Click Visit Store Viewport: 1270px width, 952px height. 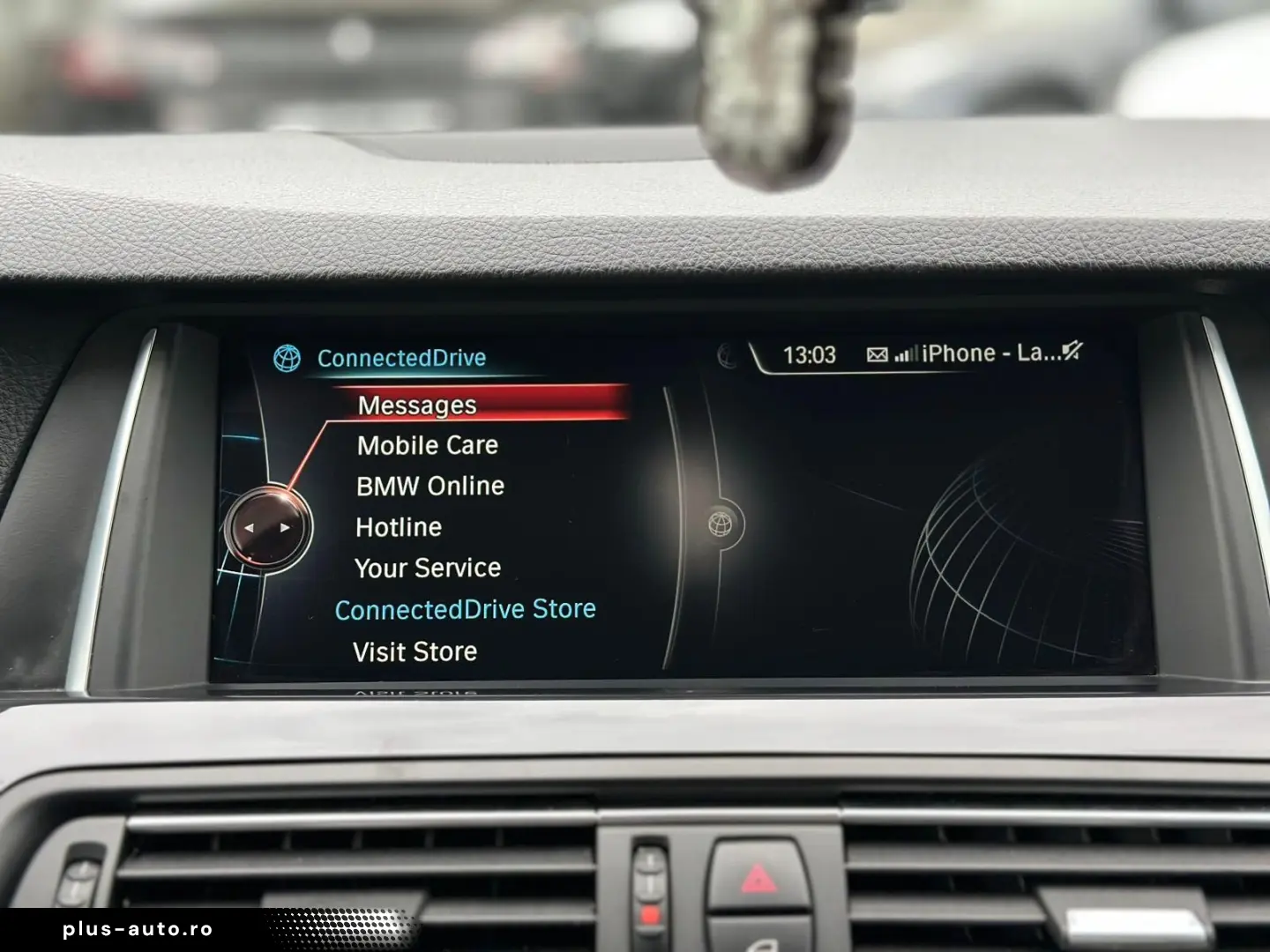tap(414, 651)
